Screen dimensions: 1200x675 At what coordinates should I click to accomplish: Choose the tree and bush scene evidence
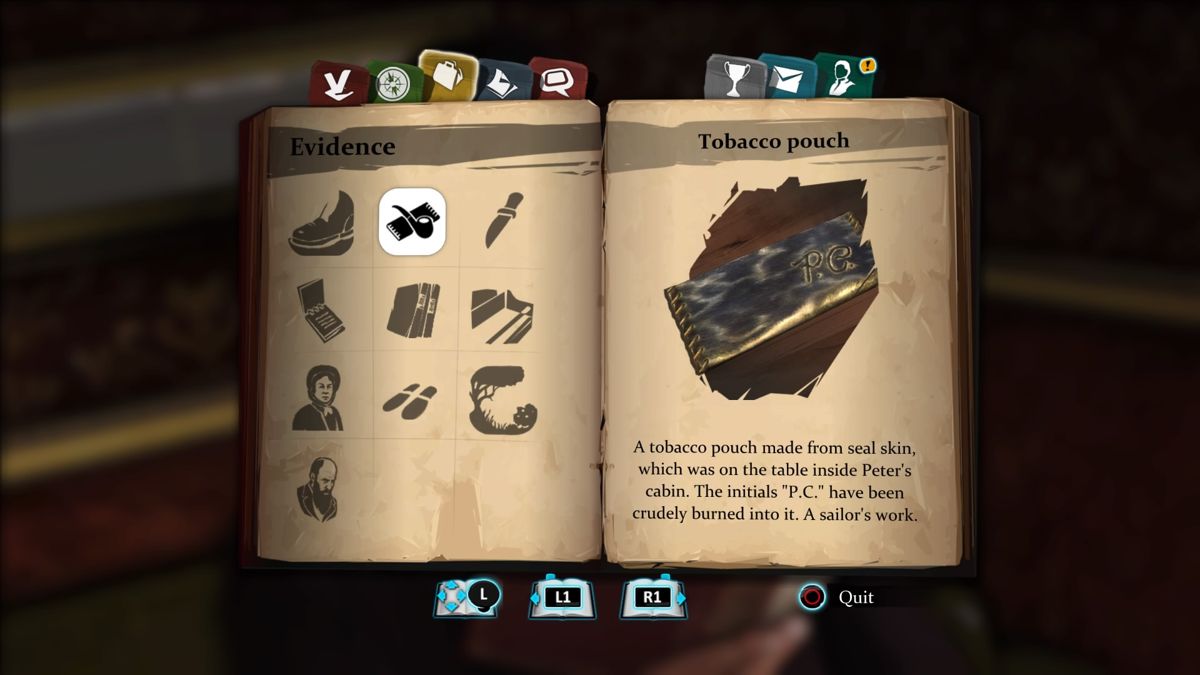[502, 399]
